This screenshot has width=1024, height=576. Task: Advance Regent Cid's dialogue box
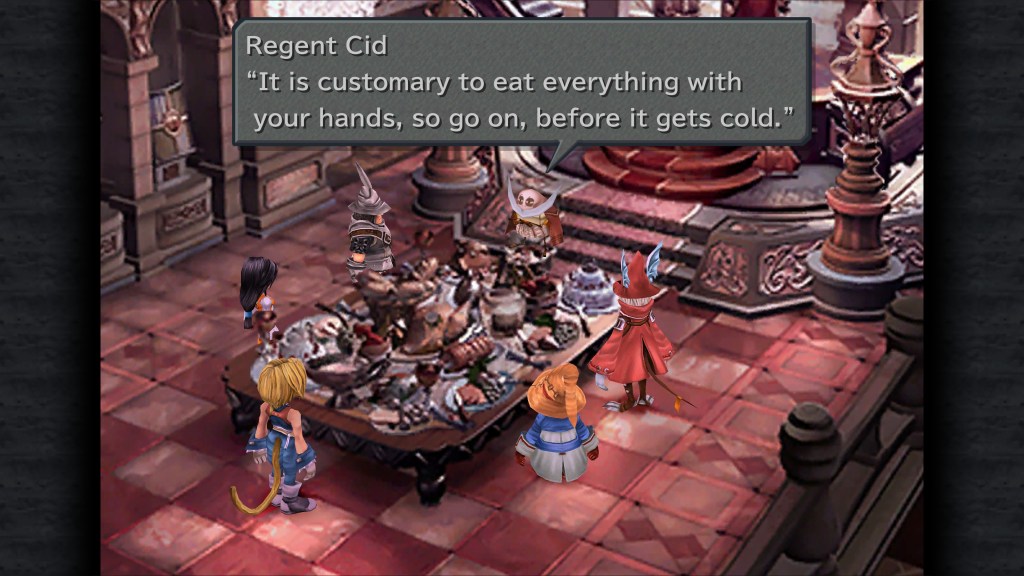coord(520,83)
